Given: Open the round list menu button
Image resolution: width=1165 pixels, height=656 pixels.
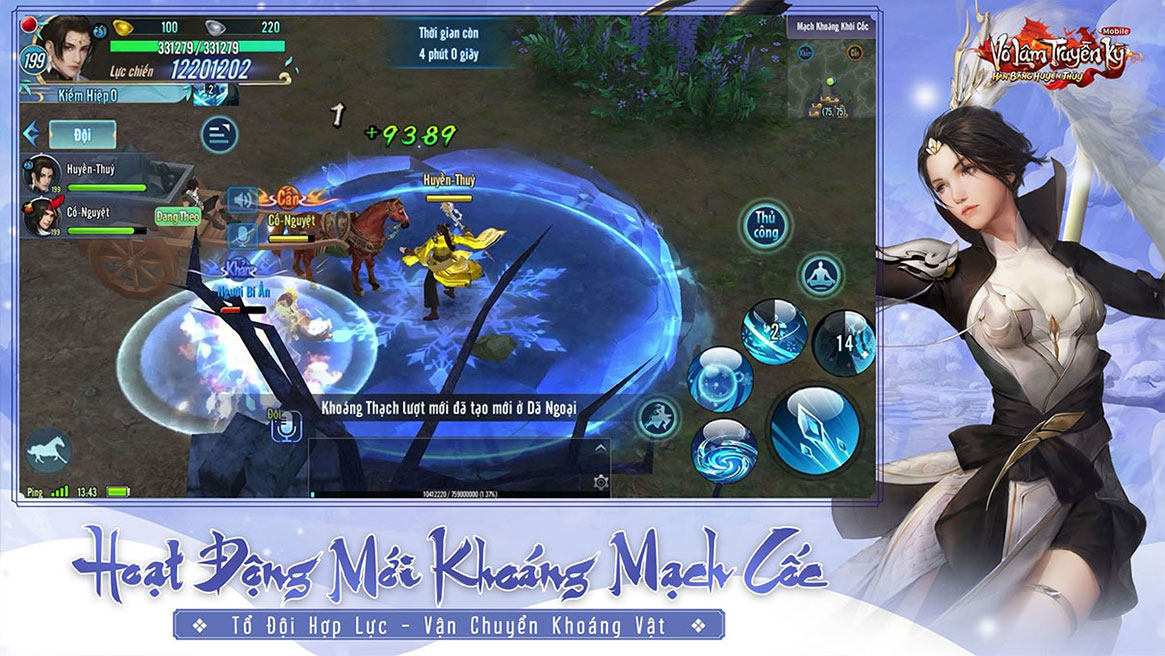Looking at the screenshot, I should pos(219,133).
